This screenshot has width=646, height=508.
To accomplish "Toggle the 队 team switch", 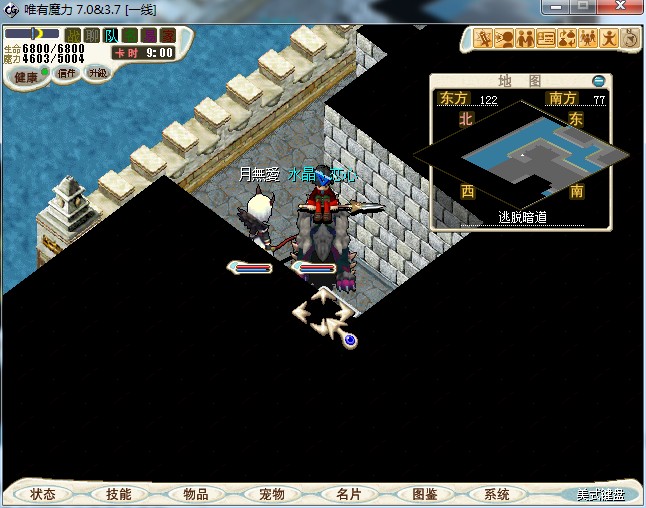I will [x=110, y=36].
